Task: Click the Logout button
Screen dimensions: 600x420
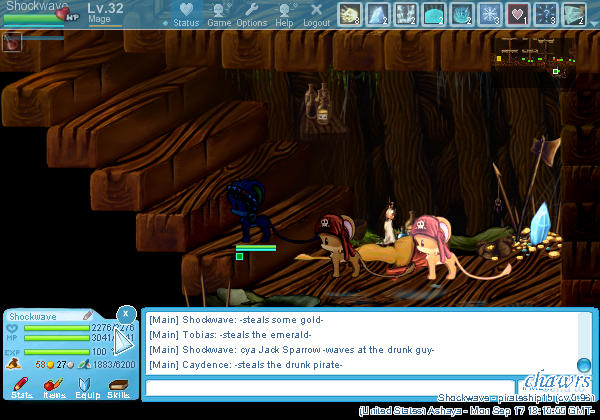Action: [x=316, y=14]
